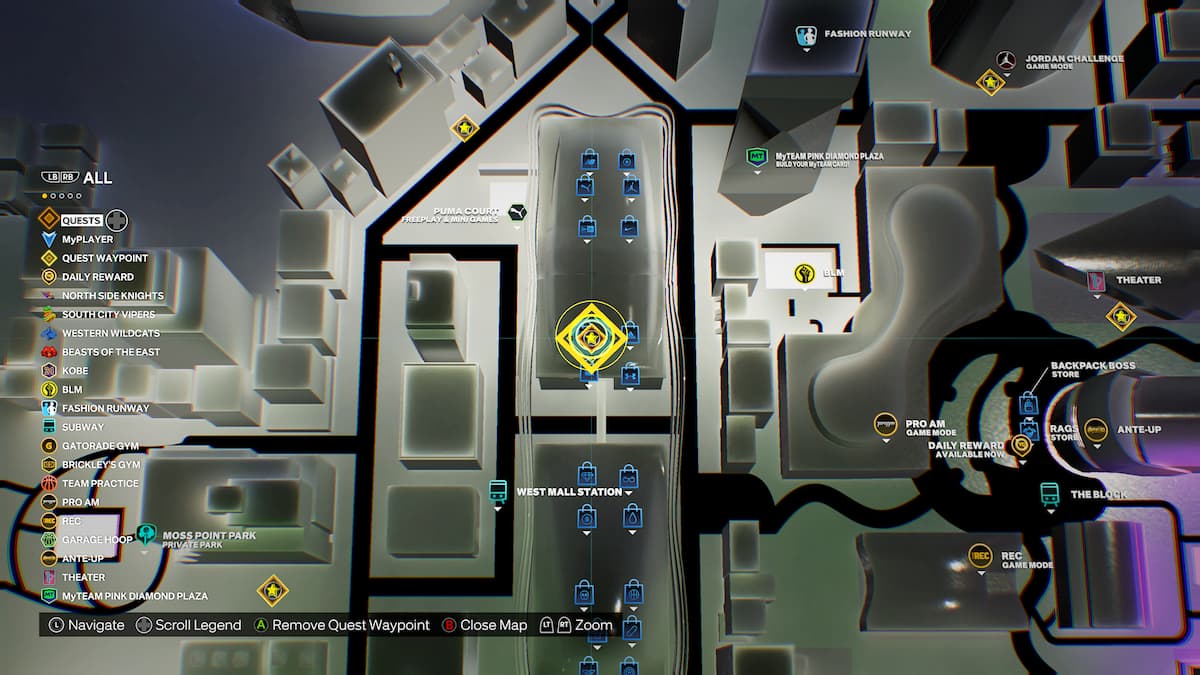
Task: Select the Pro Am game mode marker
Action: click(884, 425)
